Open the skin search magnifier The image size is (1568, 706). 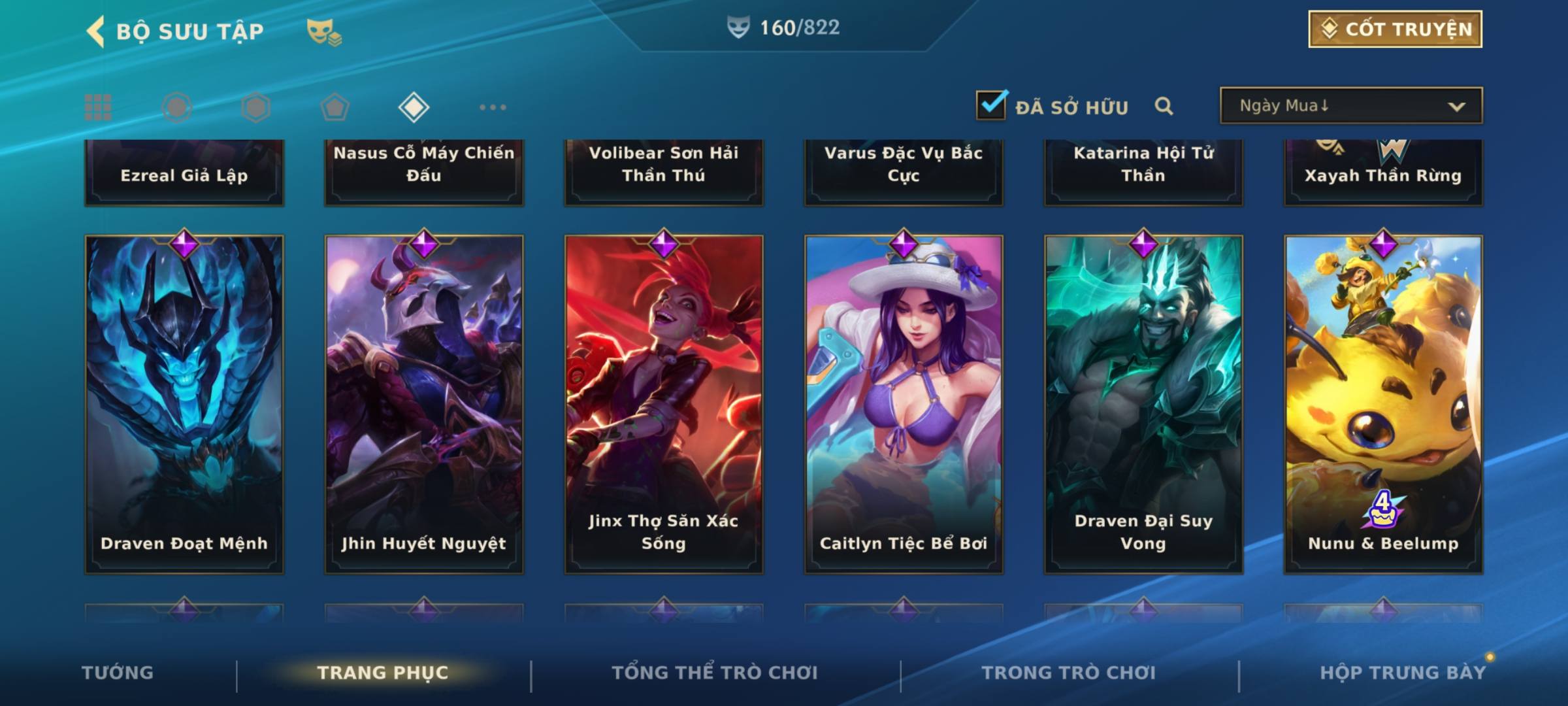coord(1164,106)
